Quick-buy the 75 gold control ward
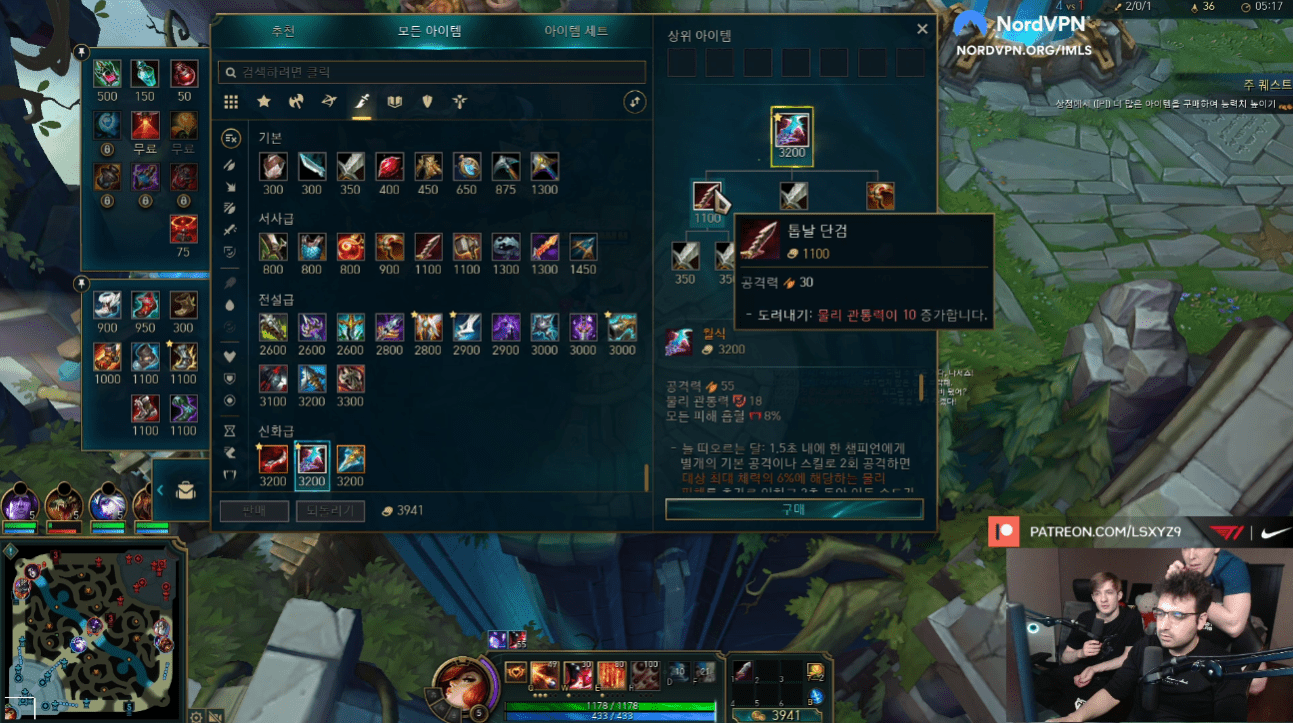The image size is (1293, 723). tap(183, 229)
